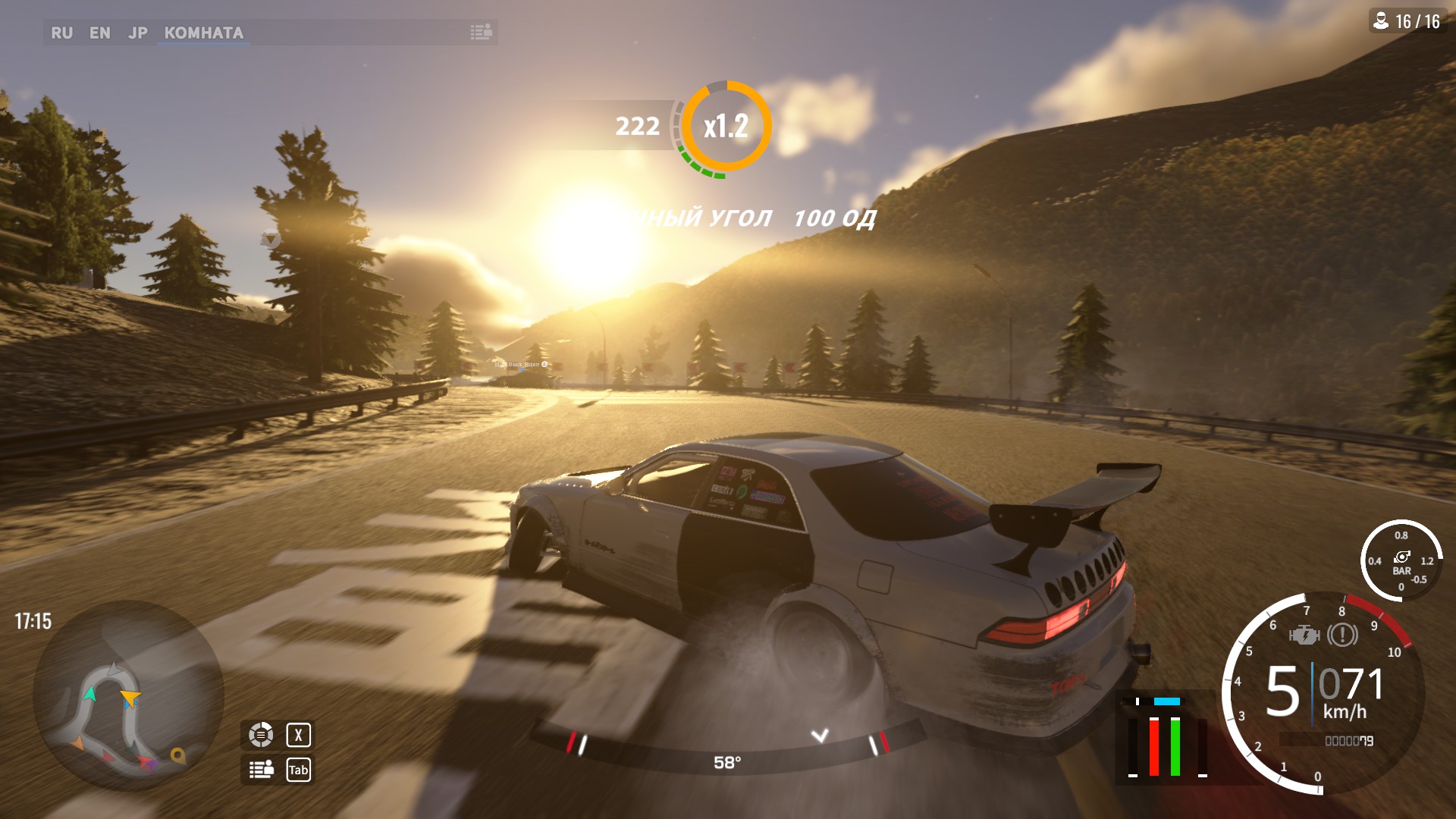1456x819 pixels.
Task: Open the JP chat tab
Action: (x=137, y=33)
